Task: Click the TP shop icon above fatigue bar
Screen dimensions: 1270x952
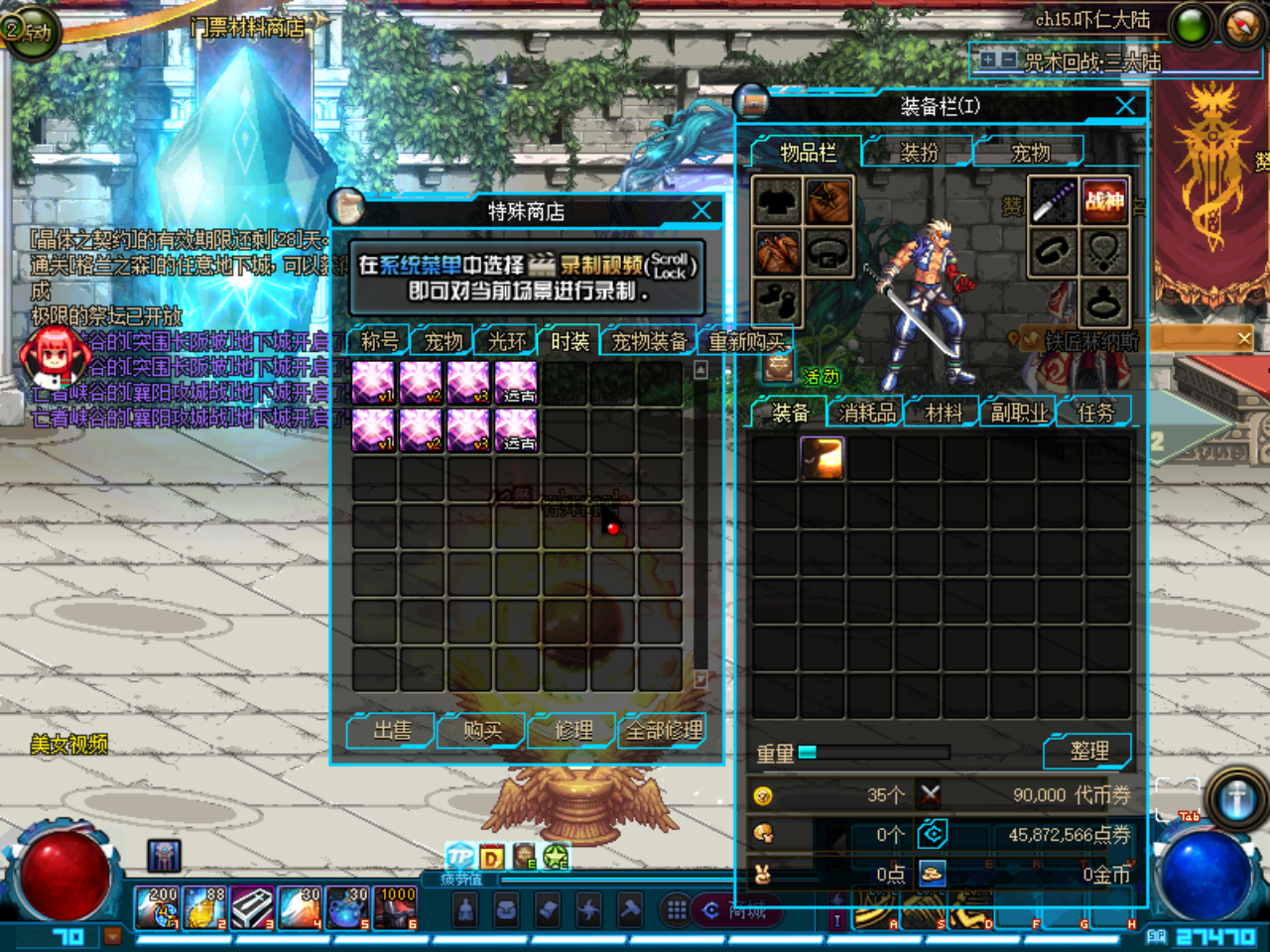Action: pos(460,856)
